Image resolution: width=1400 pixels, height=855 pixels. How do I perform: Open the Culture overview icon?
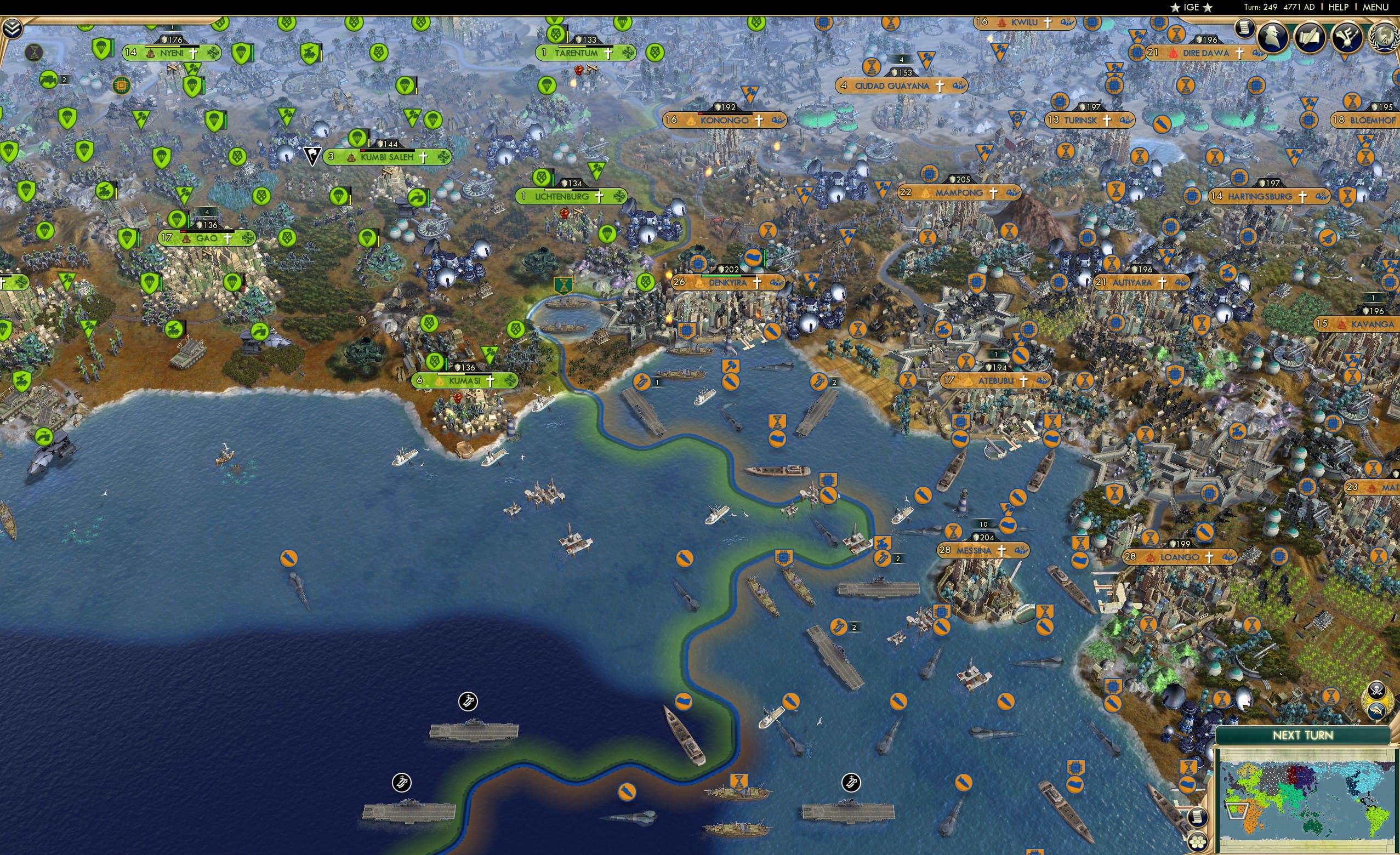point(1347,37)
